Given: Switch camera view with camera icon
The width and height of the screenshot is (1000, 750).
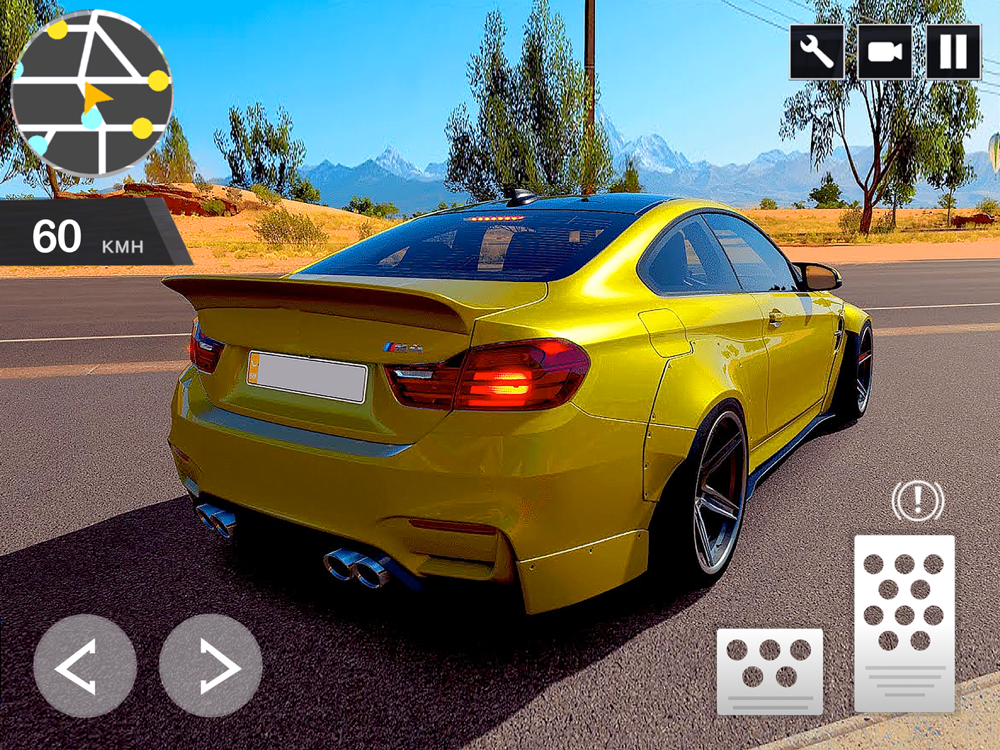Looking at the screenshot, I should point(885,51).
